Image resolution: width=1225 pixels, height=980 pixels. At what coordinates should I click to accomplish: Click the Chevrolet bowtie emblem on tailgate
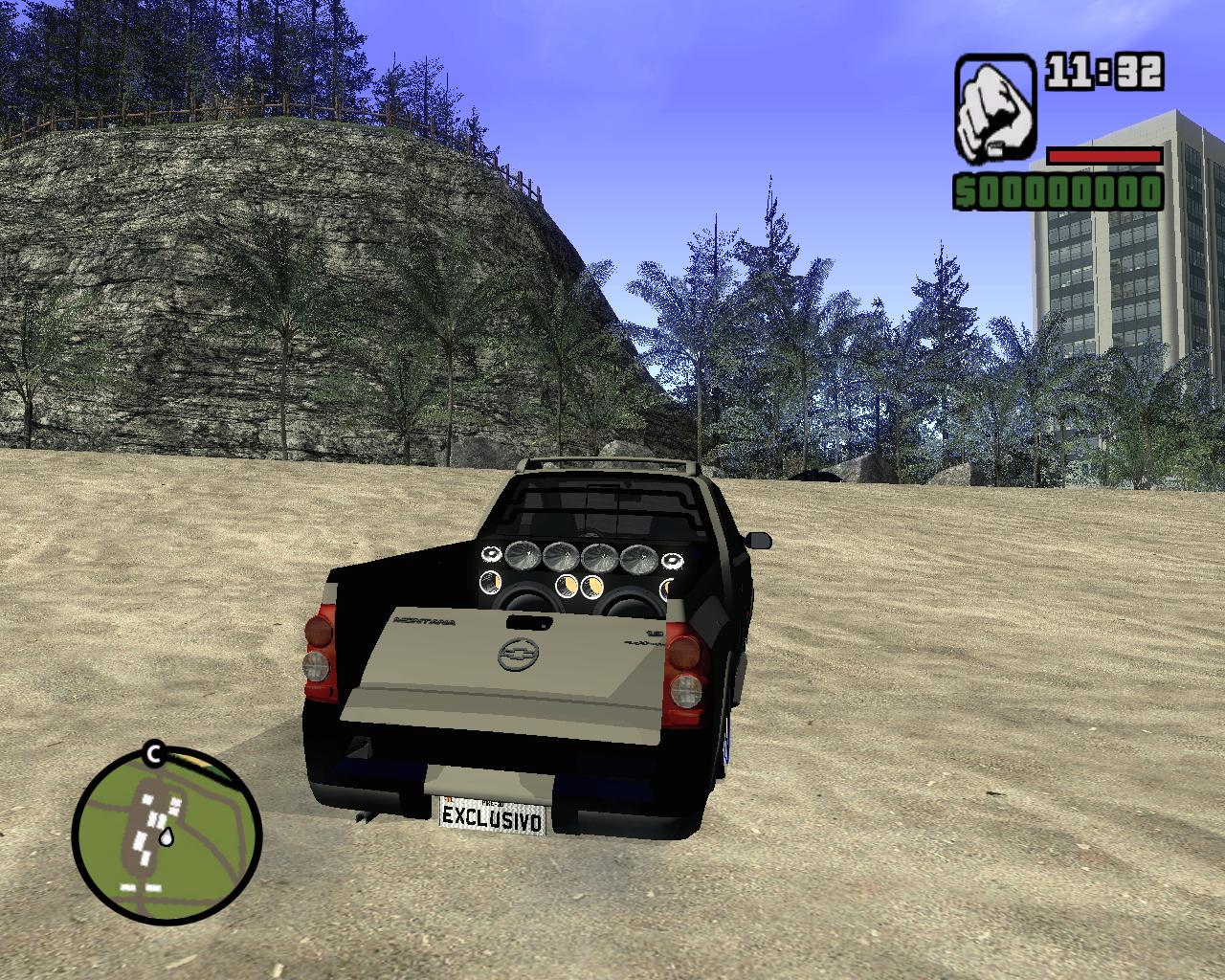518,654
